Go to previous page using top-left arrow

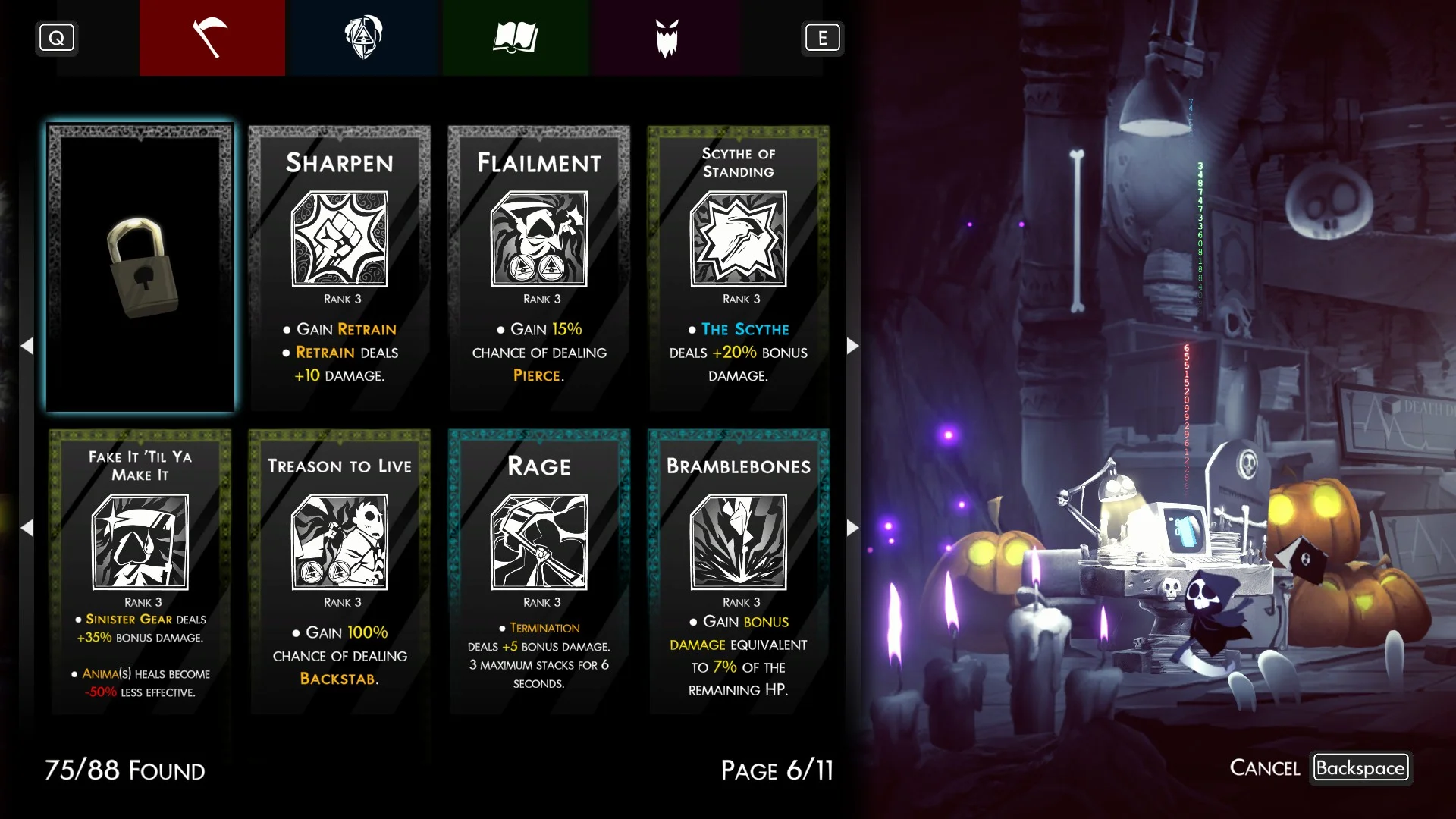27,346
